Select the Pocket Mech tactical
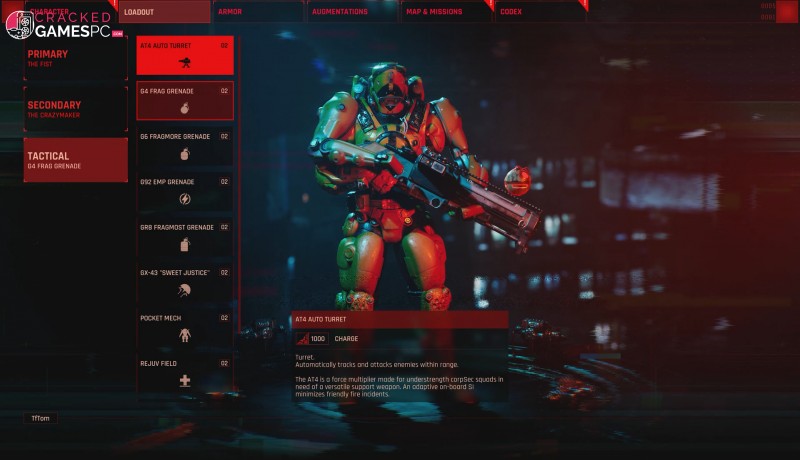Image resolution: width=800 pixels, height=460 pixels. click(185, 327)
